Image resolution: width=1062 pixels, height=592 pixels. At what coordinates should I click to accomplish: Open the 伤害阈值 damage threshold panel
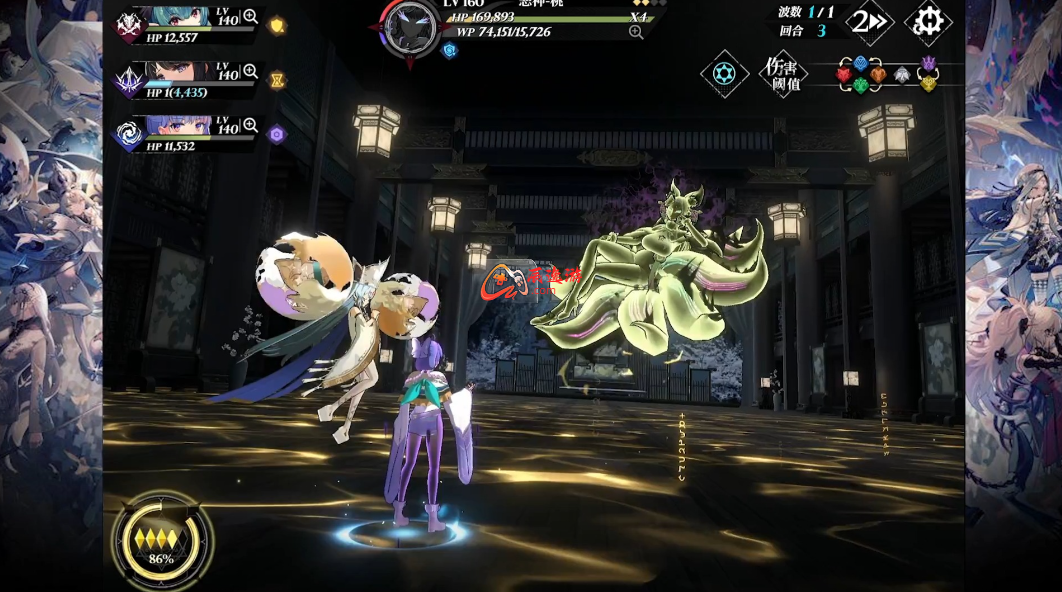(x=781, y=74)
